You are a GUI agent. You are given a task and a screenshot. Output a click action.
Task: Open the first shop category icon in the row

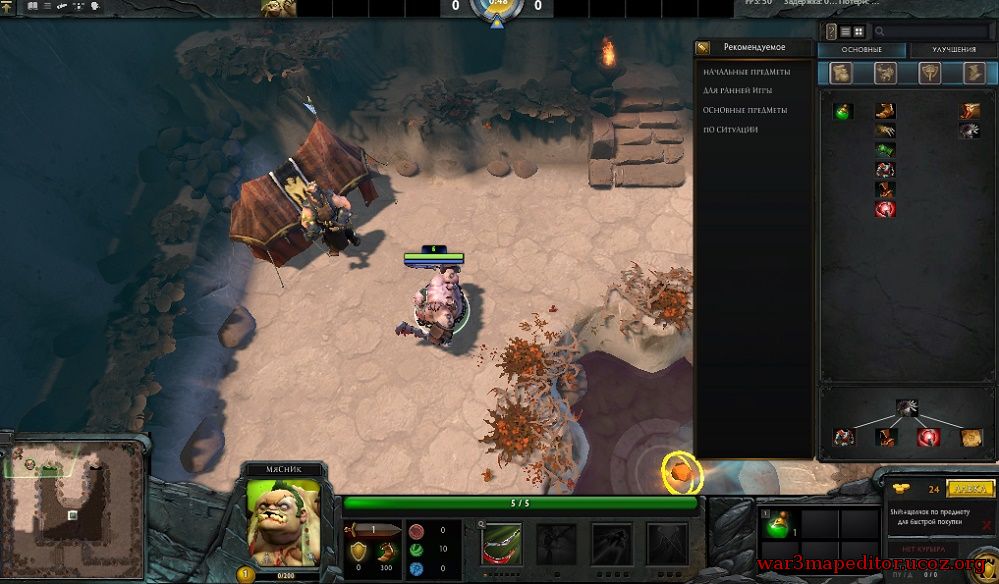842,73
